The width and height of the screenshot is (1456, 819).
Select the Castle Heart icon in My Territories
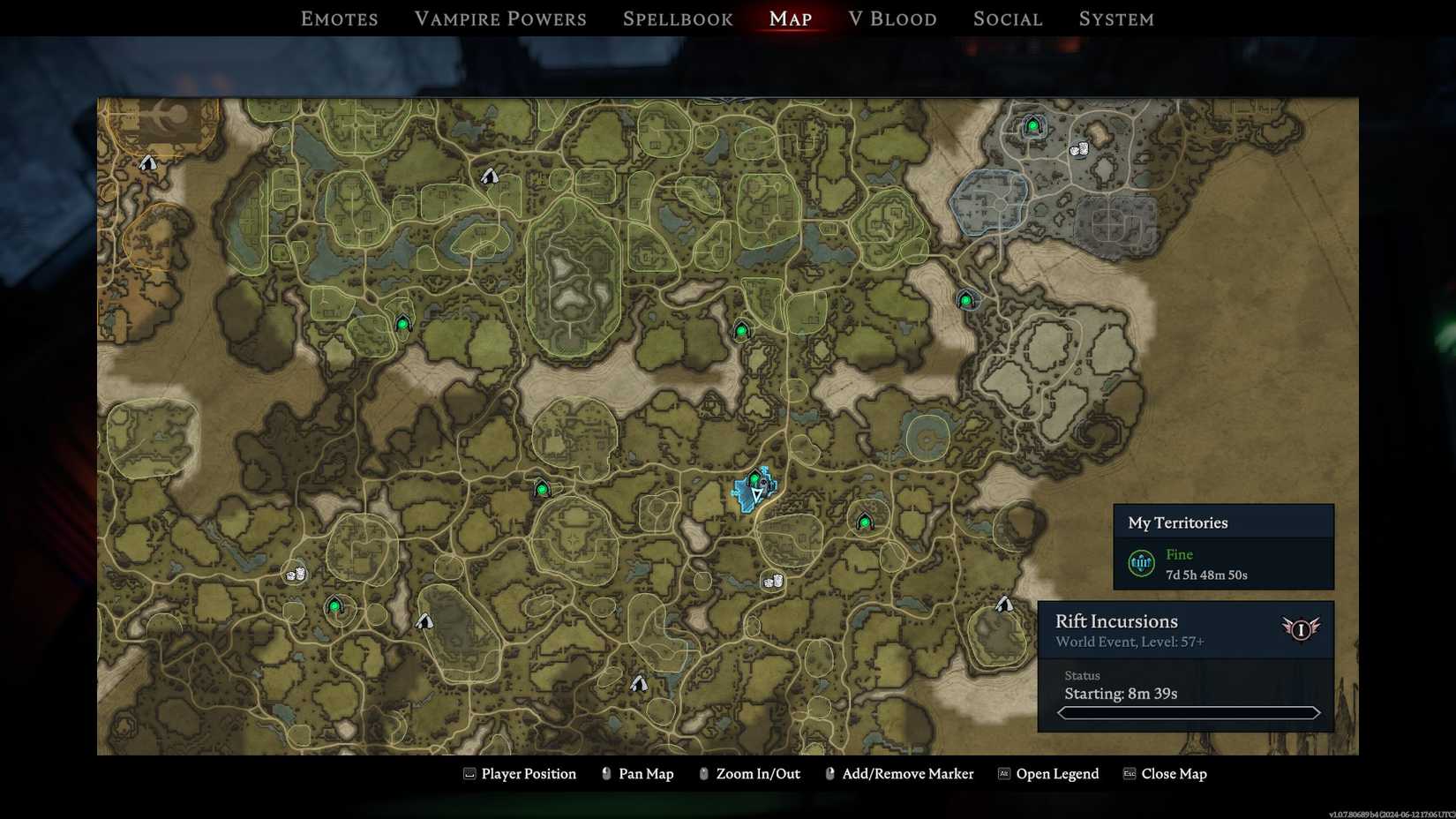[1141, 562]
